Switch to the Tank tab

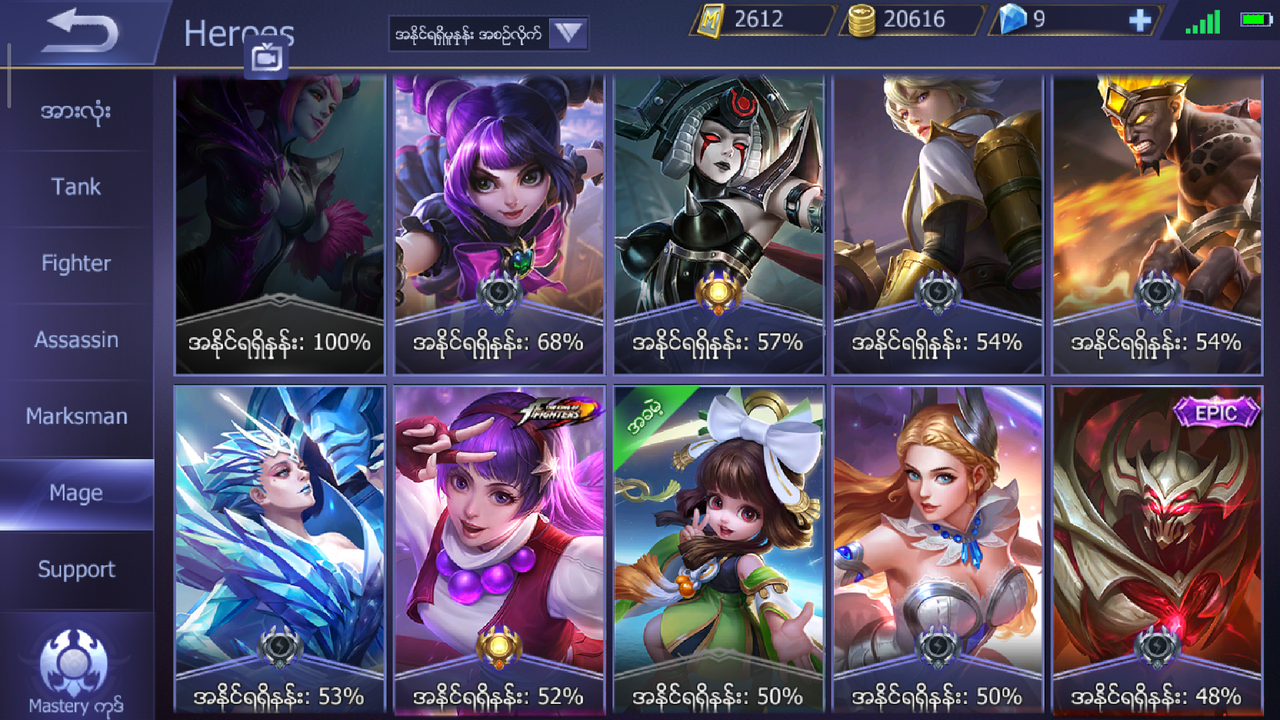coord(76,187)
